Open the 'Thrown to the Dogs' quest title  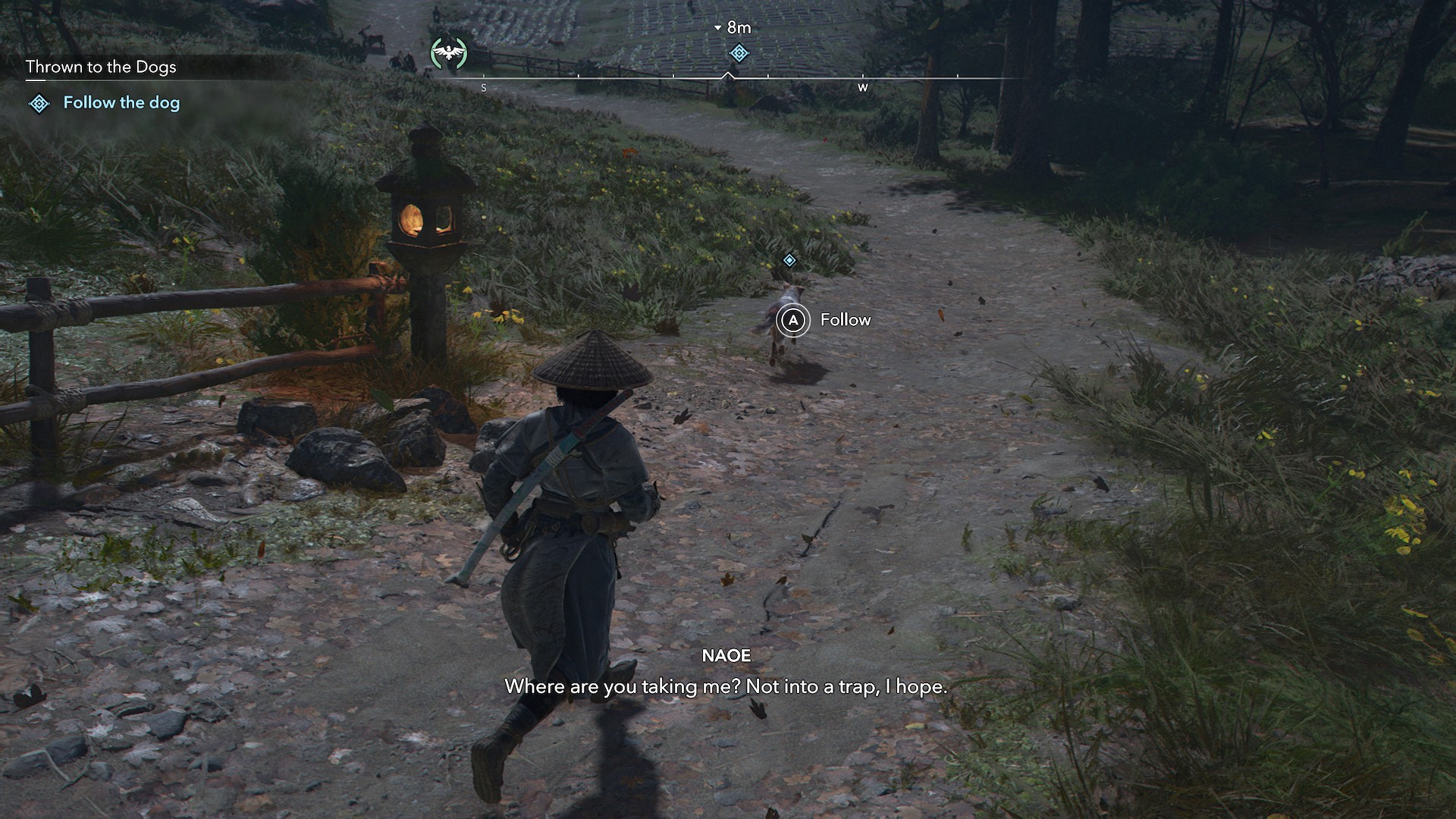(x=101, y=67)
